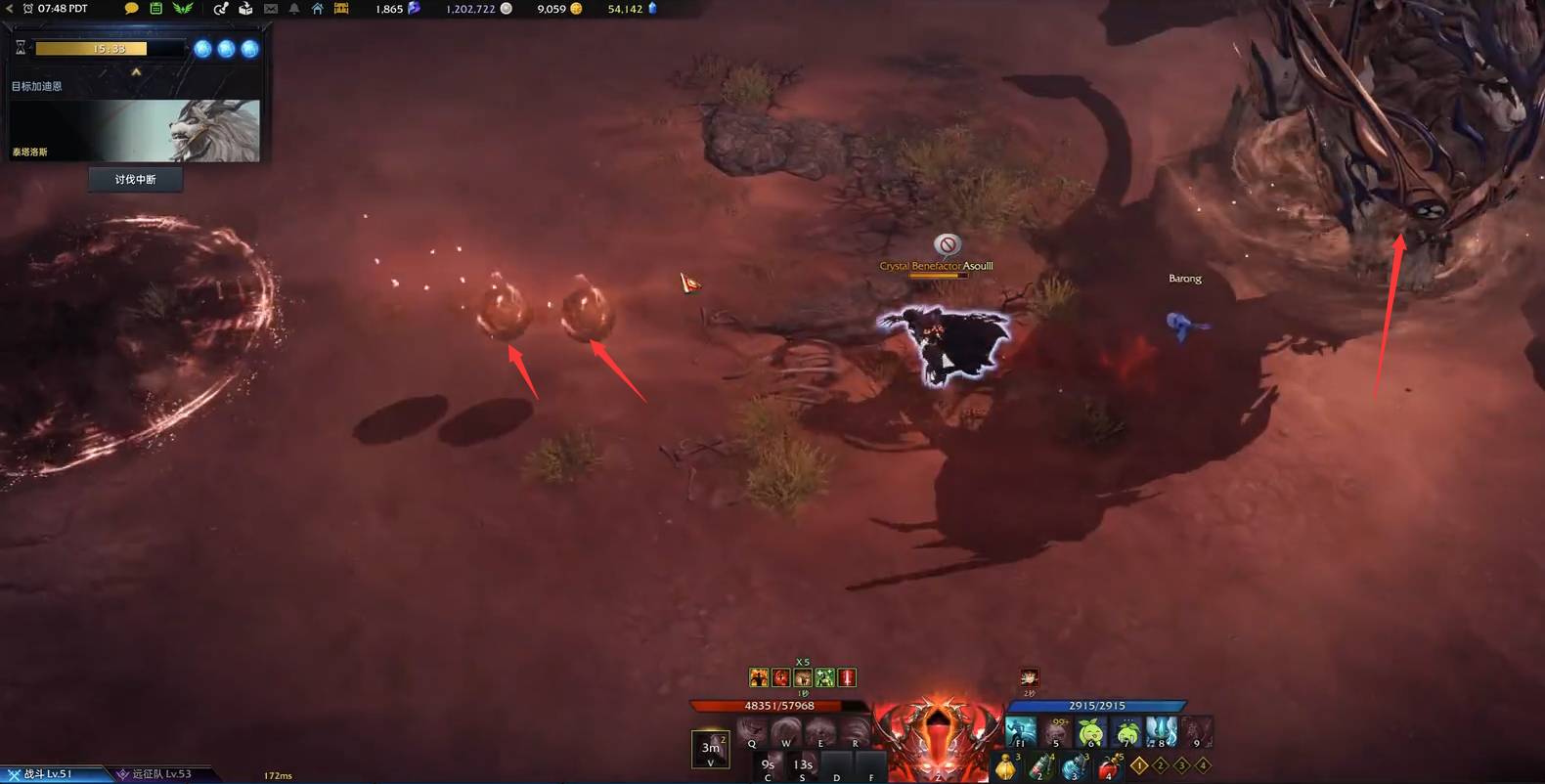Use the red apple potion in slot 4
The height and width of the screenshot is (784, 1545).
coord(1109,766)
